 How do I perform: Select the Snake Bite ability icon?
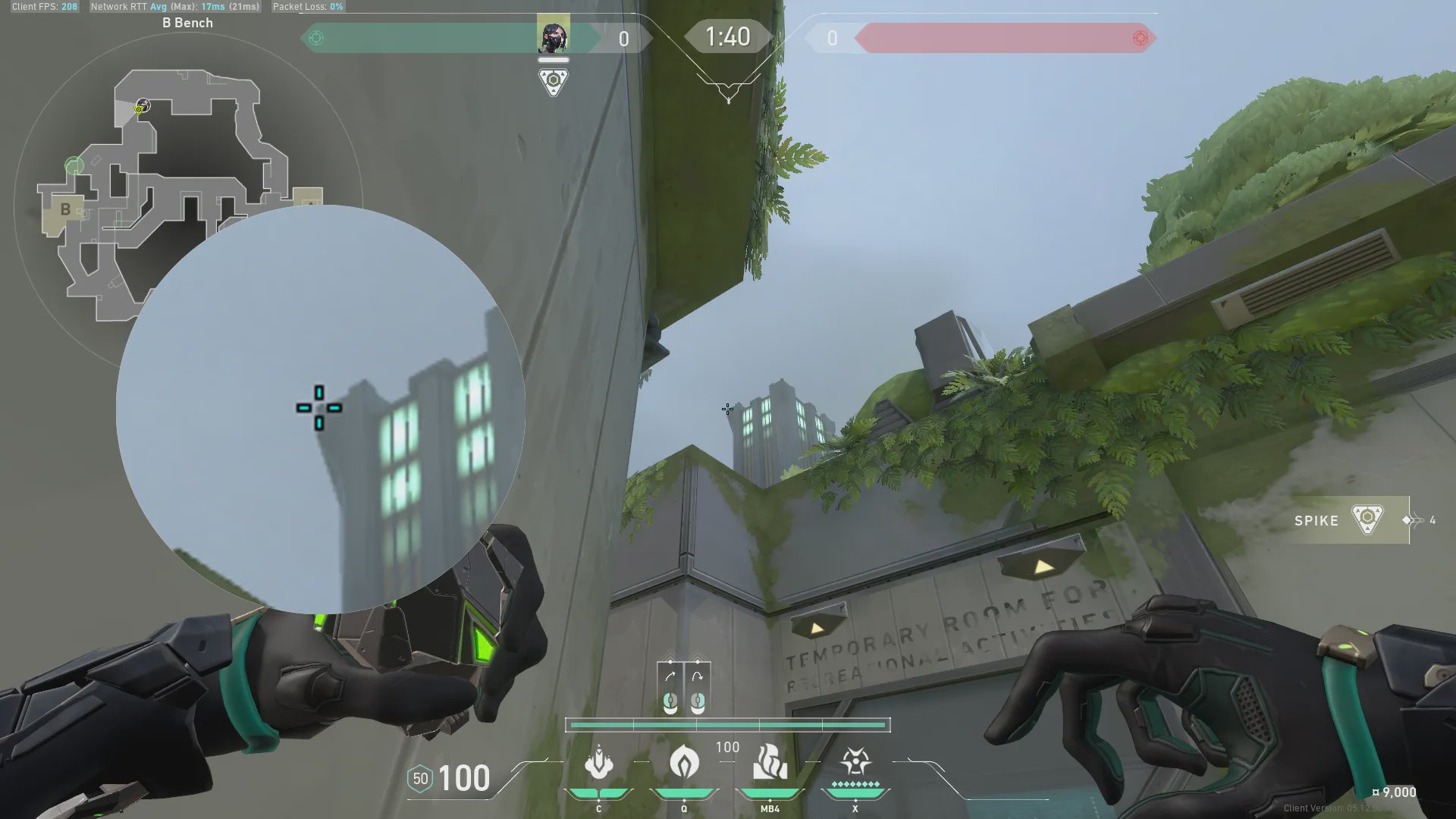599,763
